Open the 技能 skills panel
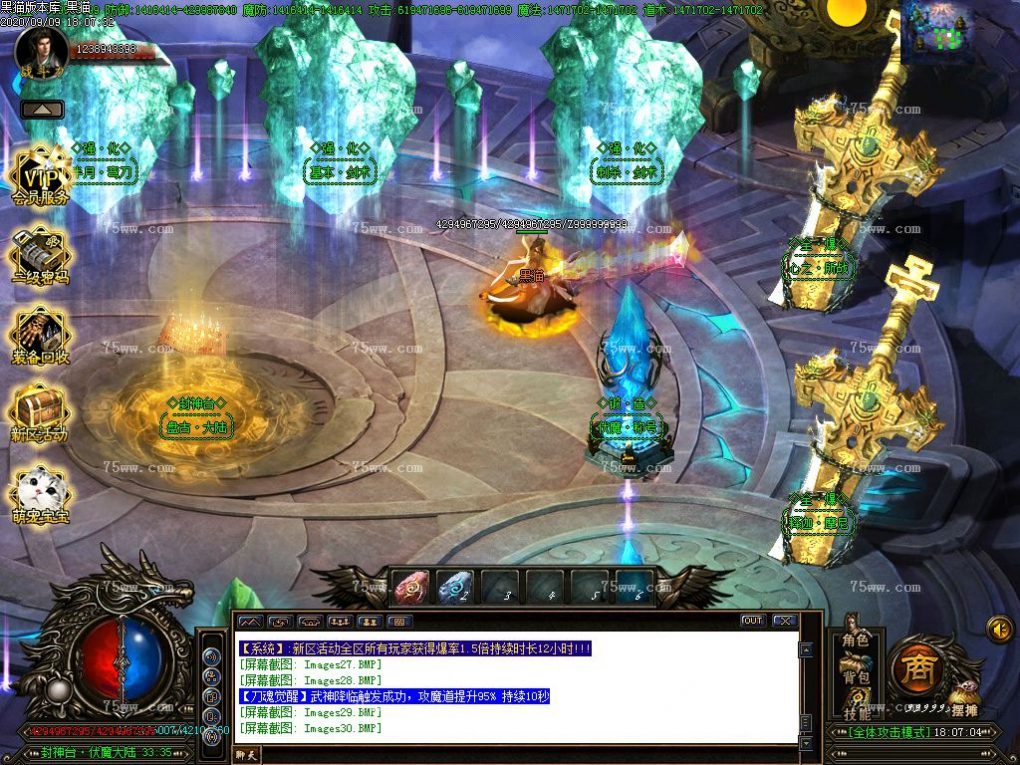This screenshot has width=1020, height=765. click(x=855, y=713)
